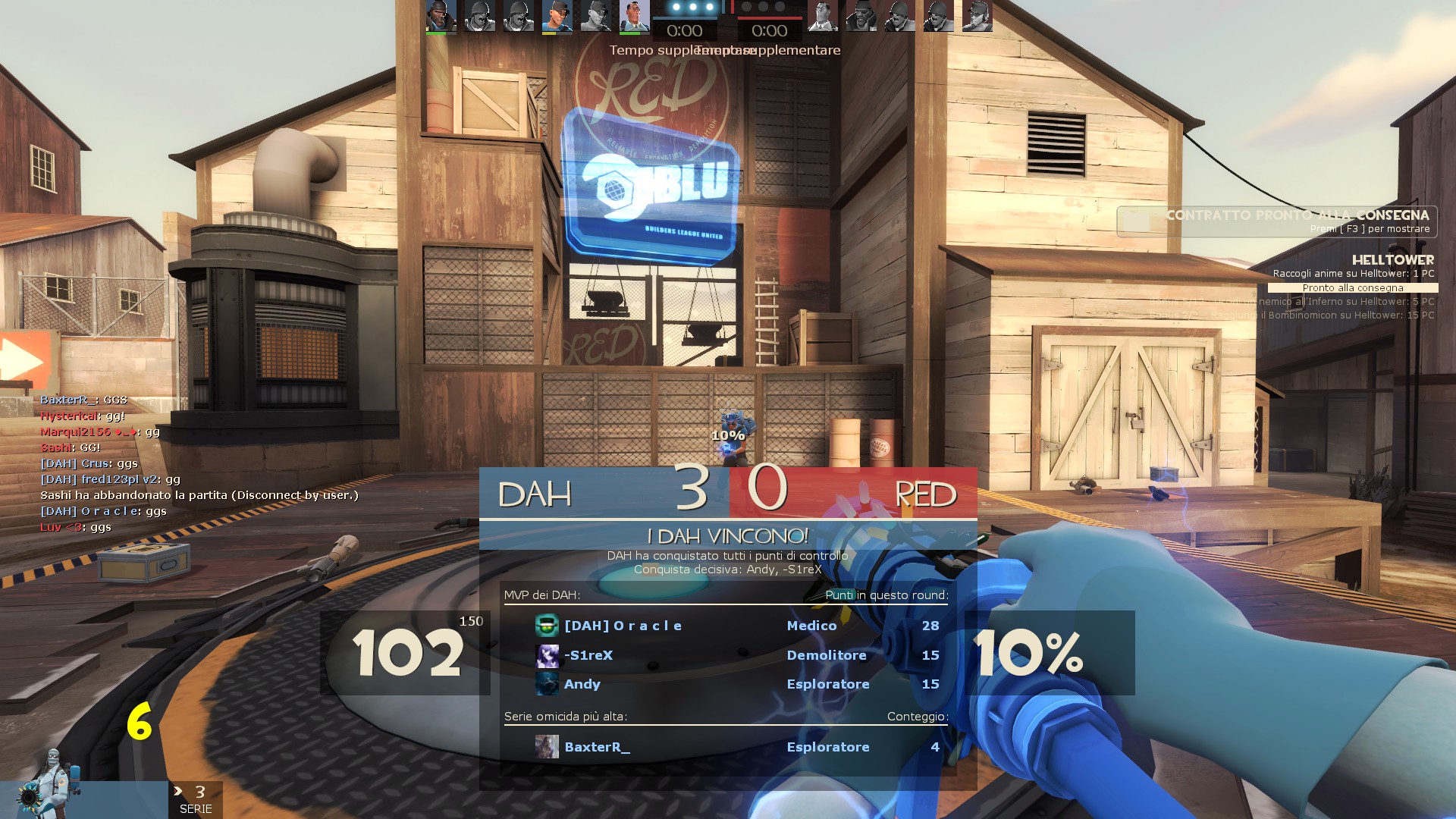
Task: Choose the living BLU Scout portrait
Action: [x=557, y=16]
